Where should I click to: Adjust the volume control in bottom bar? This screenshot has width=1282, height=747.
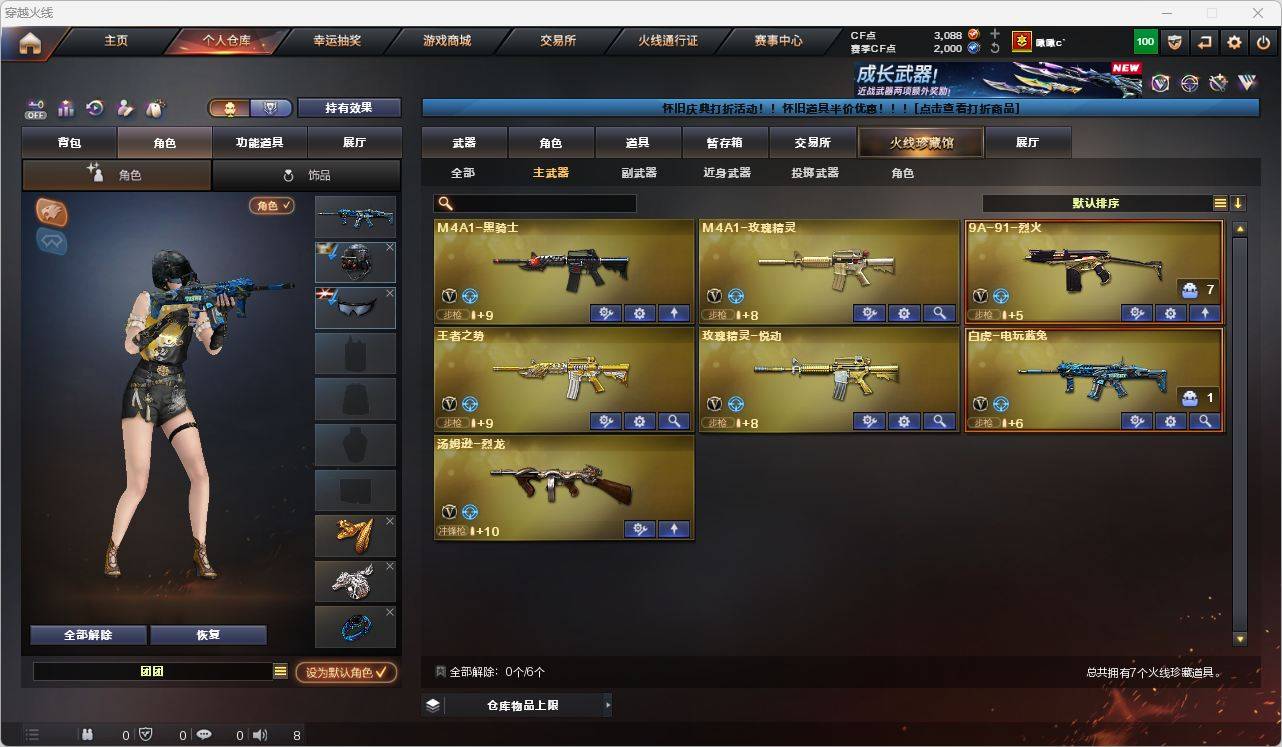coord(260,734)
